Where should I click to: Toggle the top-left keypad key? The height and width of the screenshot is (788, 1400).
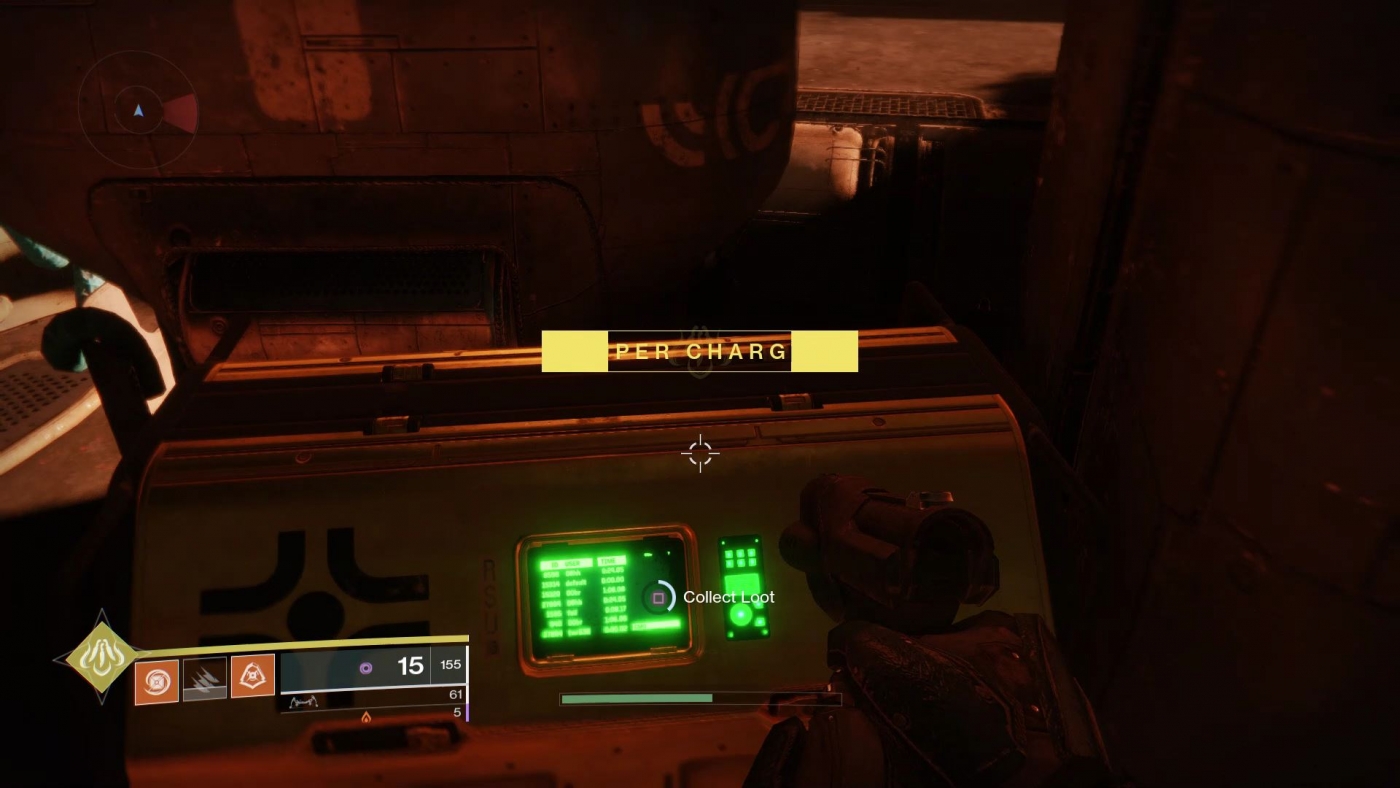pos(729,554)
